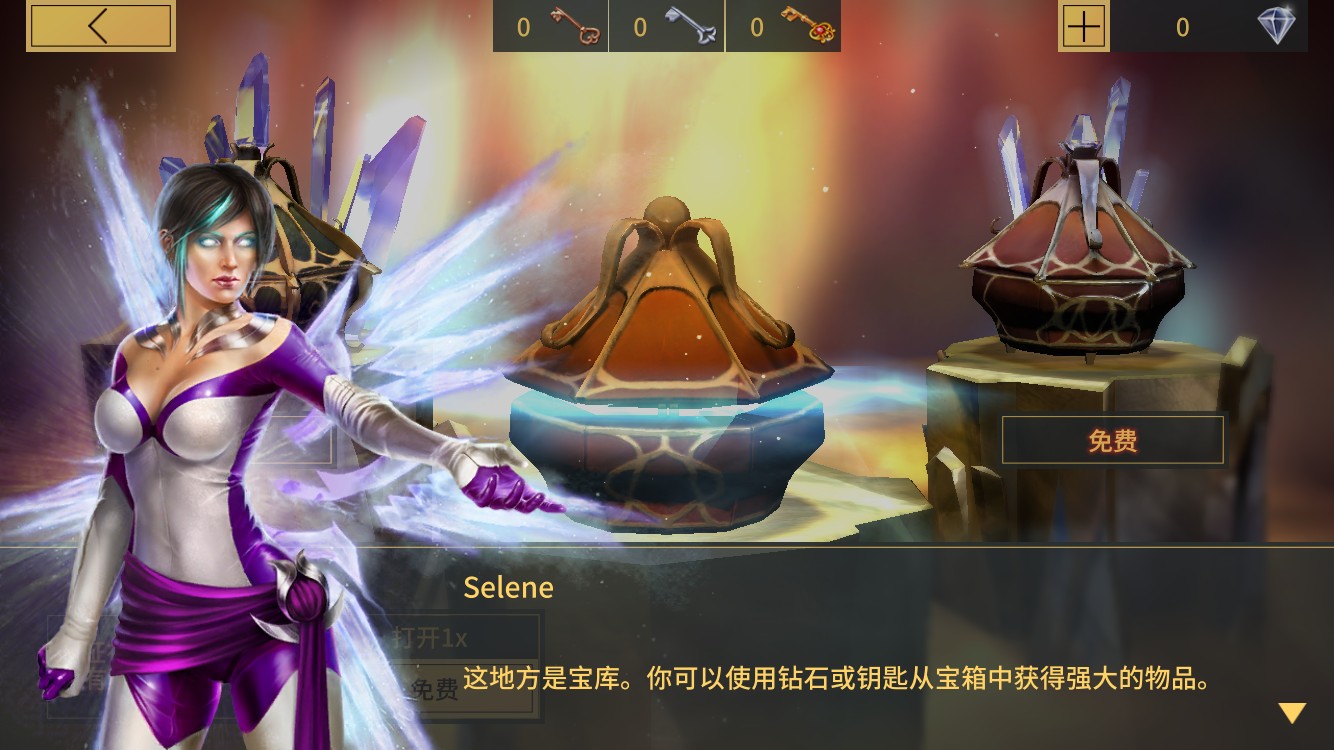Tap the back chevron arrow icon

tap(100, 25)
